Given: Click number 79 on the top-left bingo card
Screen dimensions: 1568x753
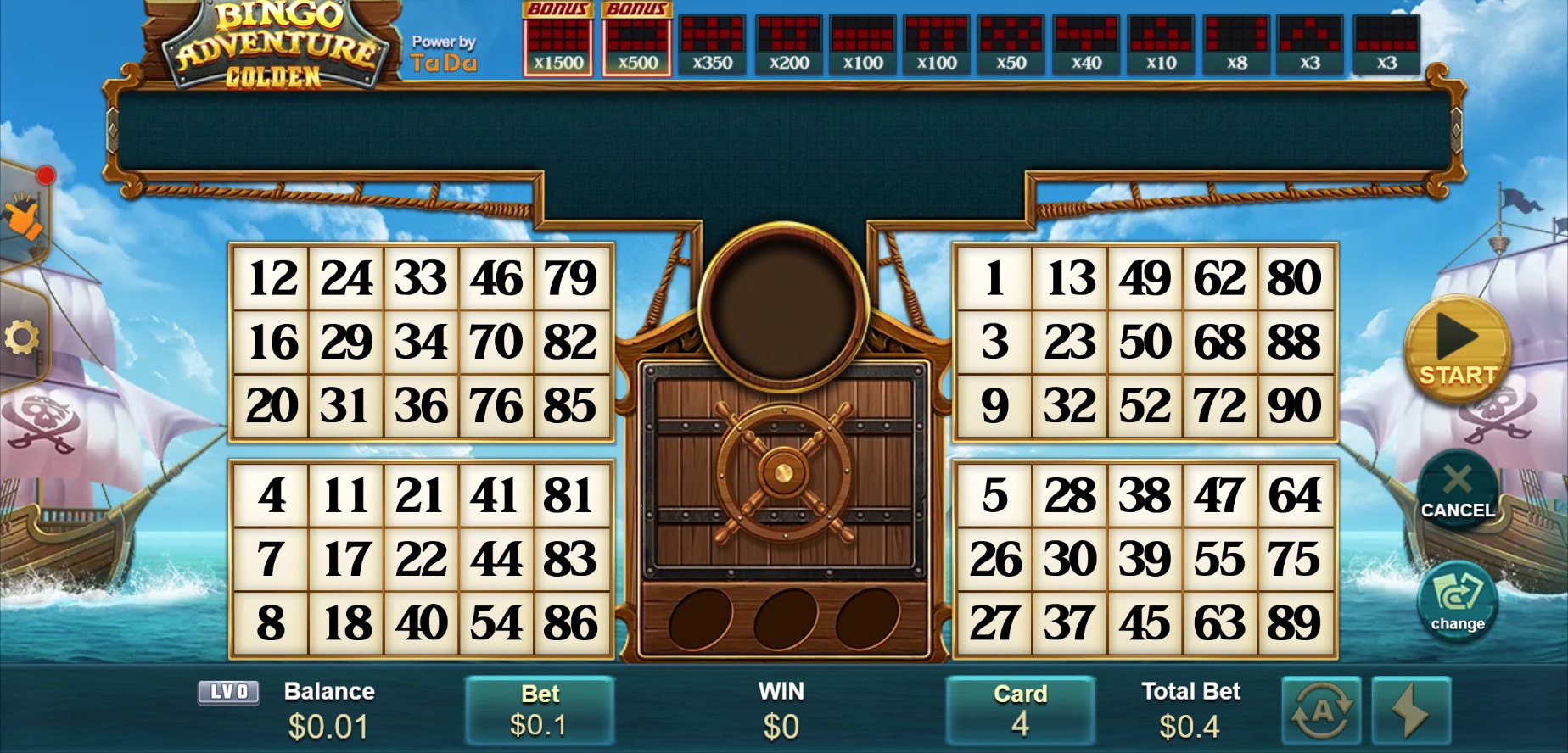Looking at the screenshot, I should (x=570, y=276).
